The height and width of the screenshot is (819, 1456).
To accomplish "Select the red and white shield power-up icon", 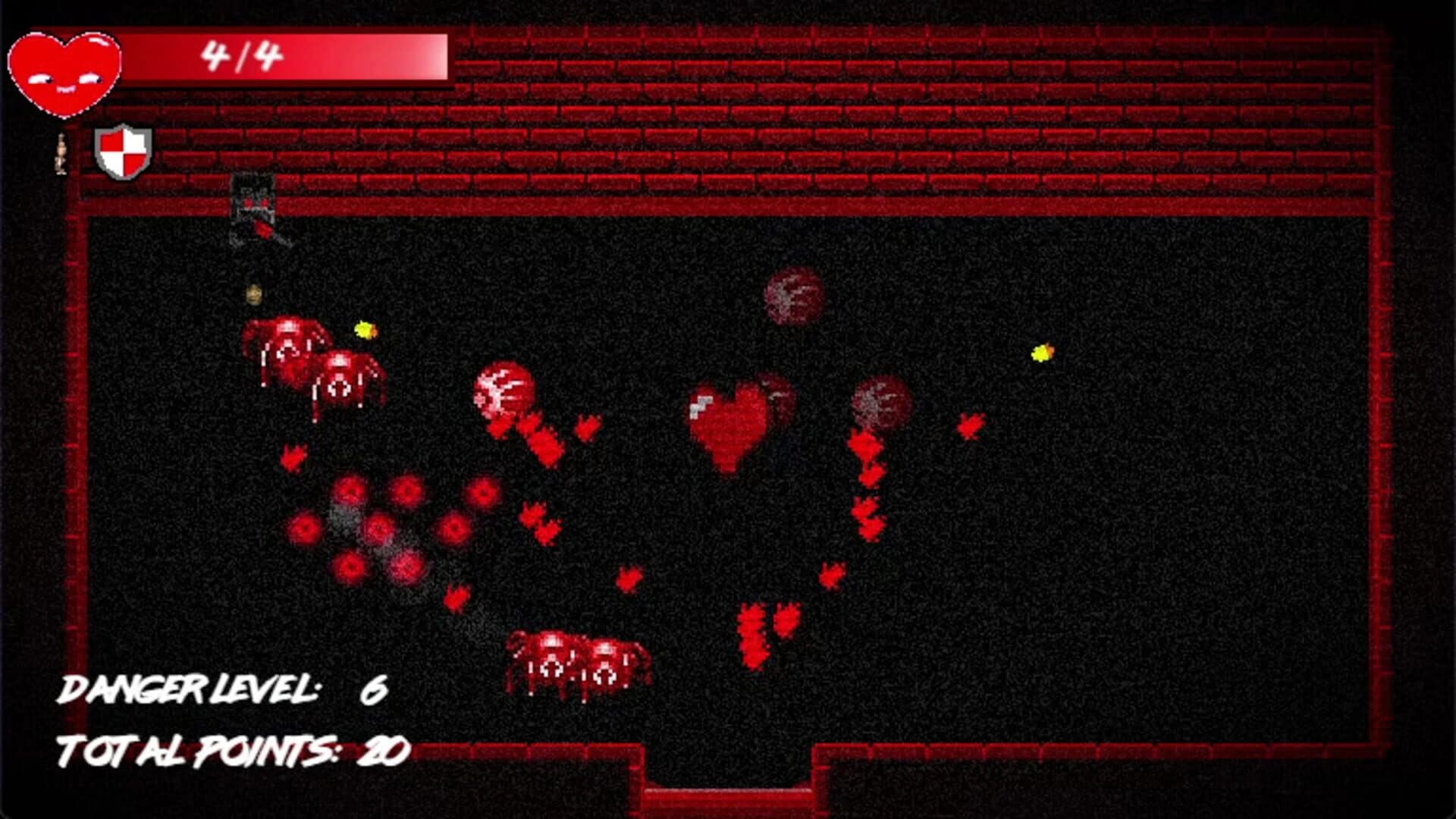I will point(121,152).
